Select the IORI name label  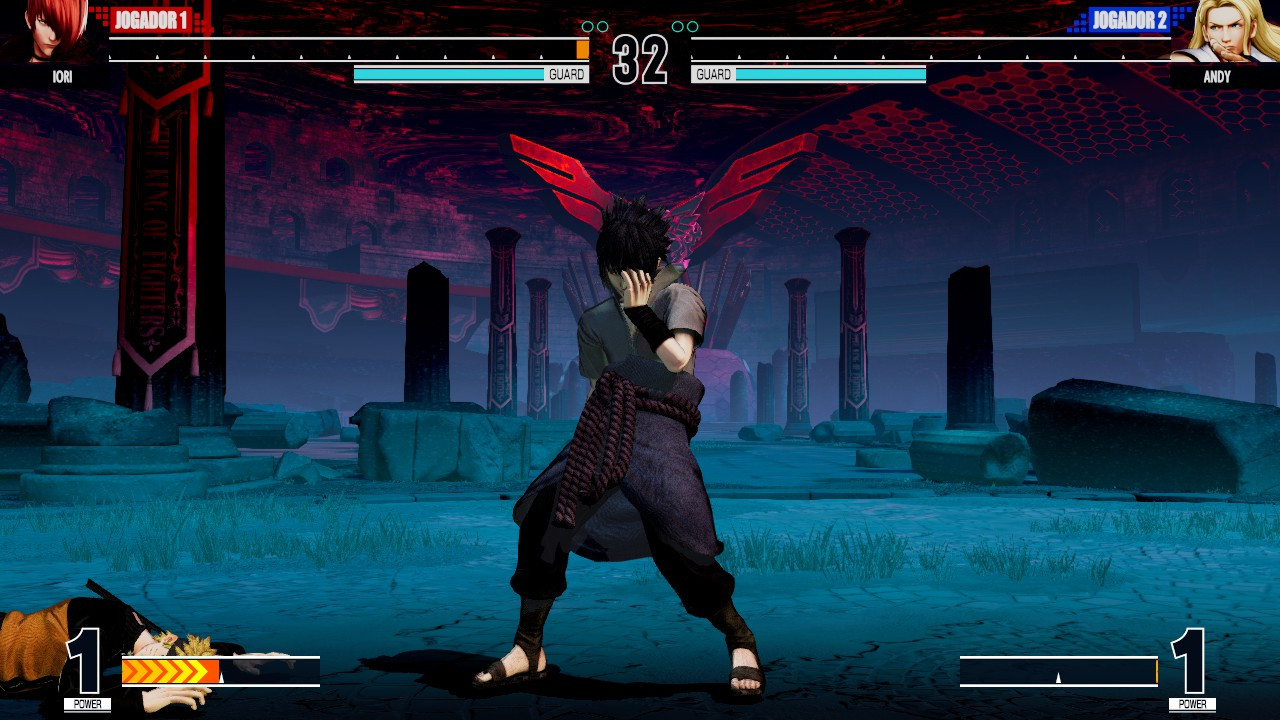(60, 77)
